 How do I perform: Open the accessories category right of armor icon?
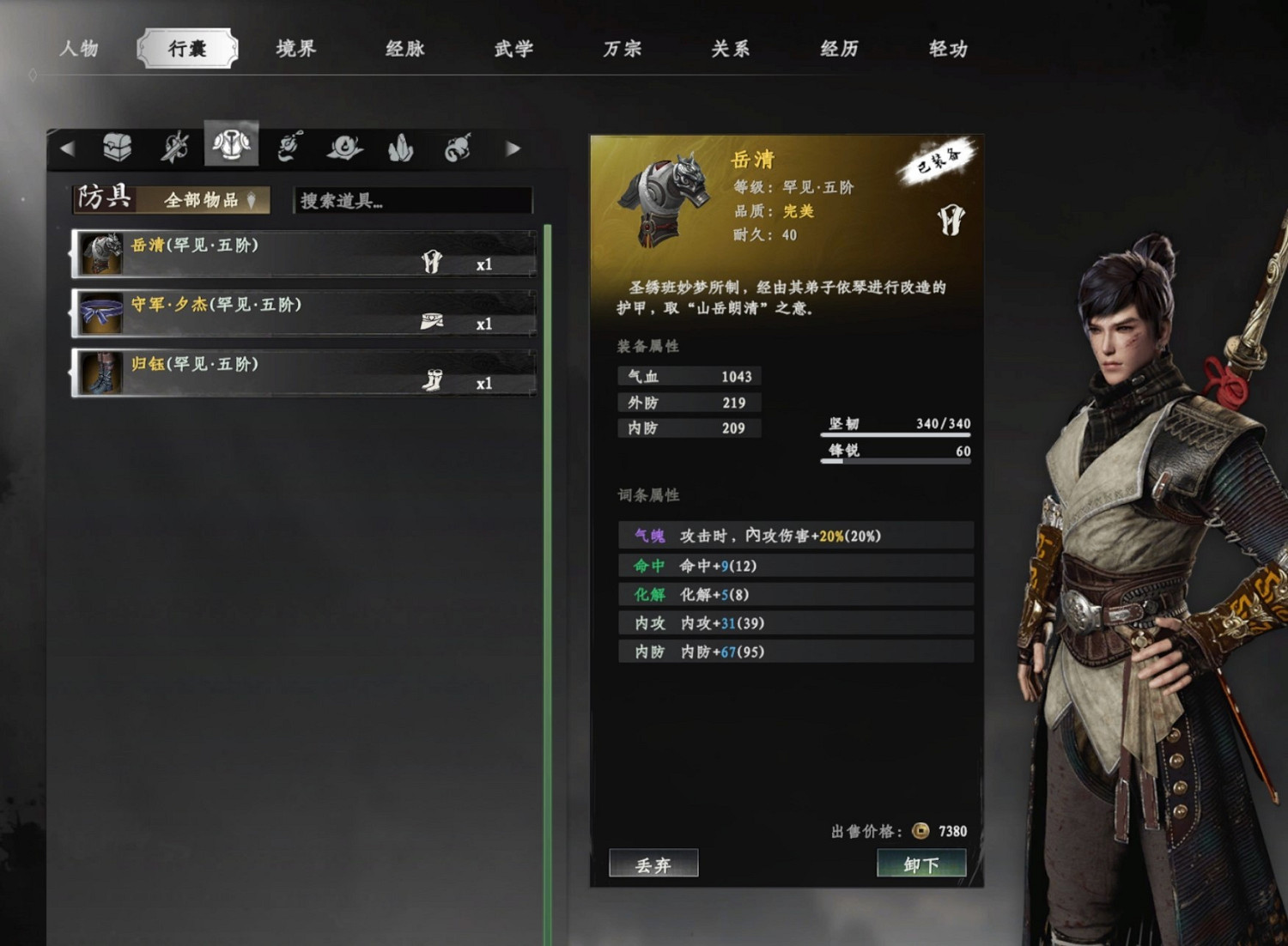point(287,146)
